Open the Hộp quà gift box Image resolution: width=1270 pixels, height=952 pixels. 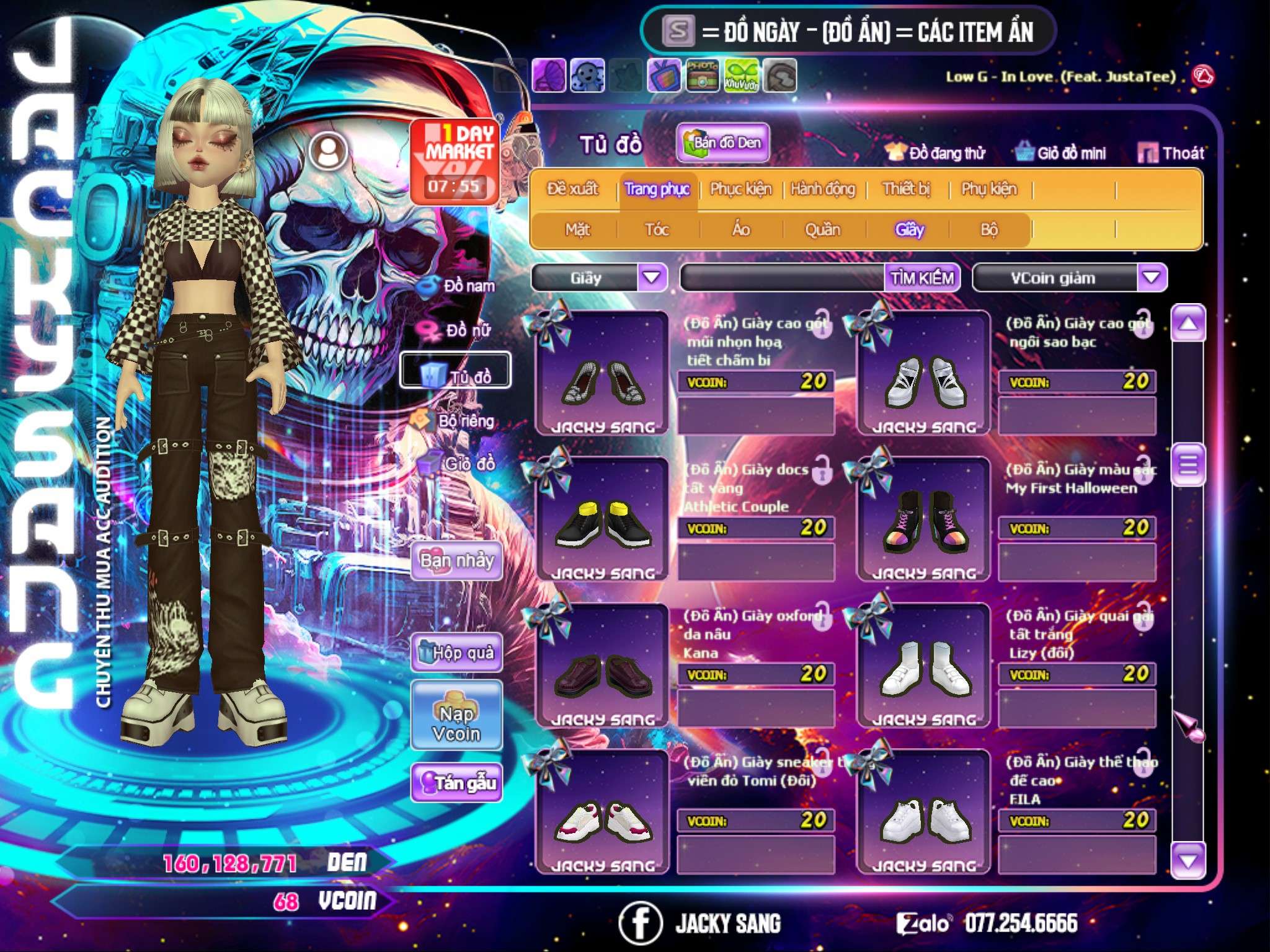(x=457, y=653)
